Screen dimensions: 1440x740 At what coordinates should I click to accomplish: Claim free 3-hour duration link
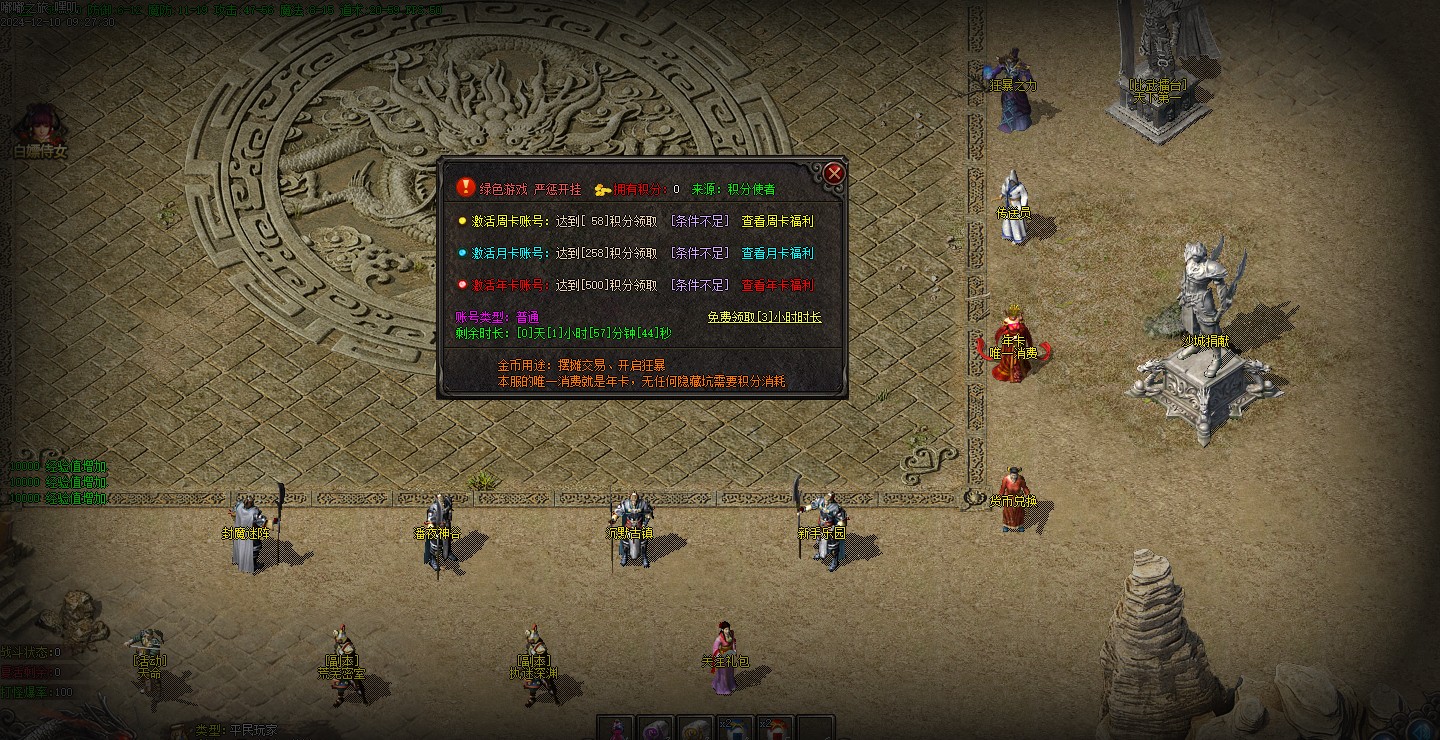pyautogui.click(x=764, y=317)
